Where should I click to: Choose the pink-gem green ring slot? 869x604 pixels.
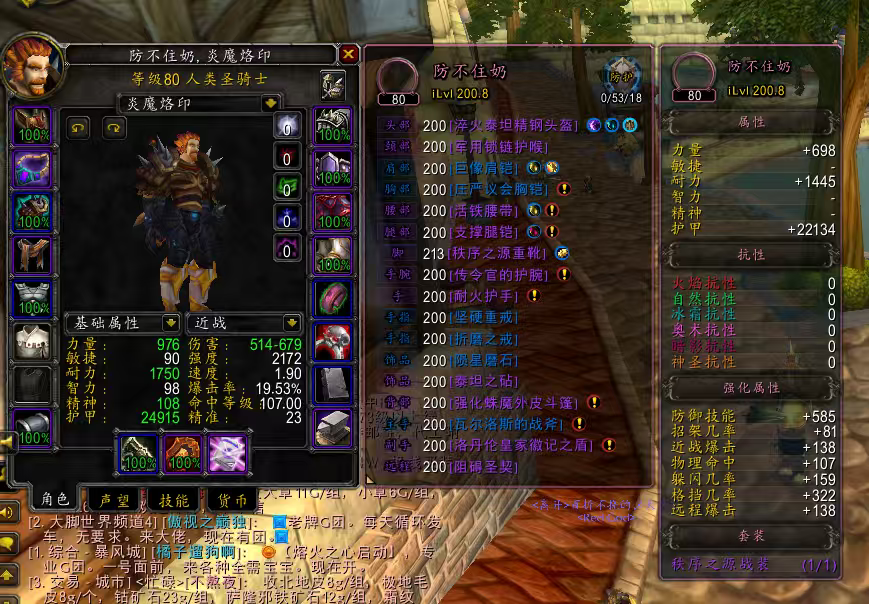[332, 299]
